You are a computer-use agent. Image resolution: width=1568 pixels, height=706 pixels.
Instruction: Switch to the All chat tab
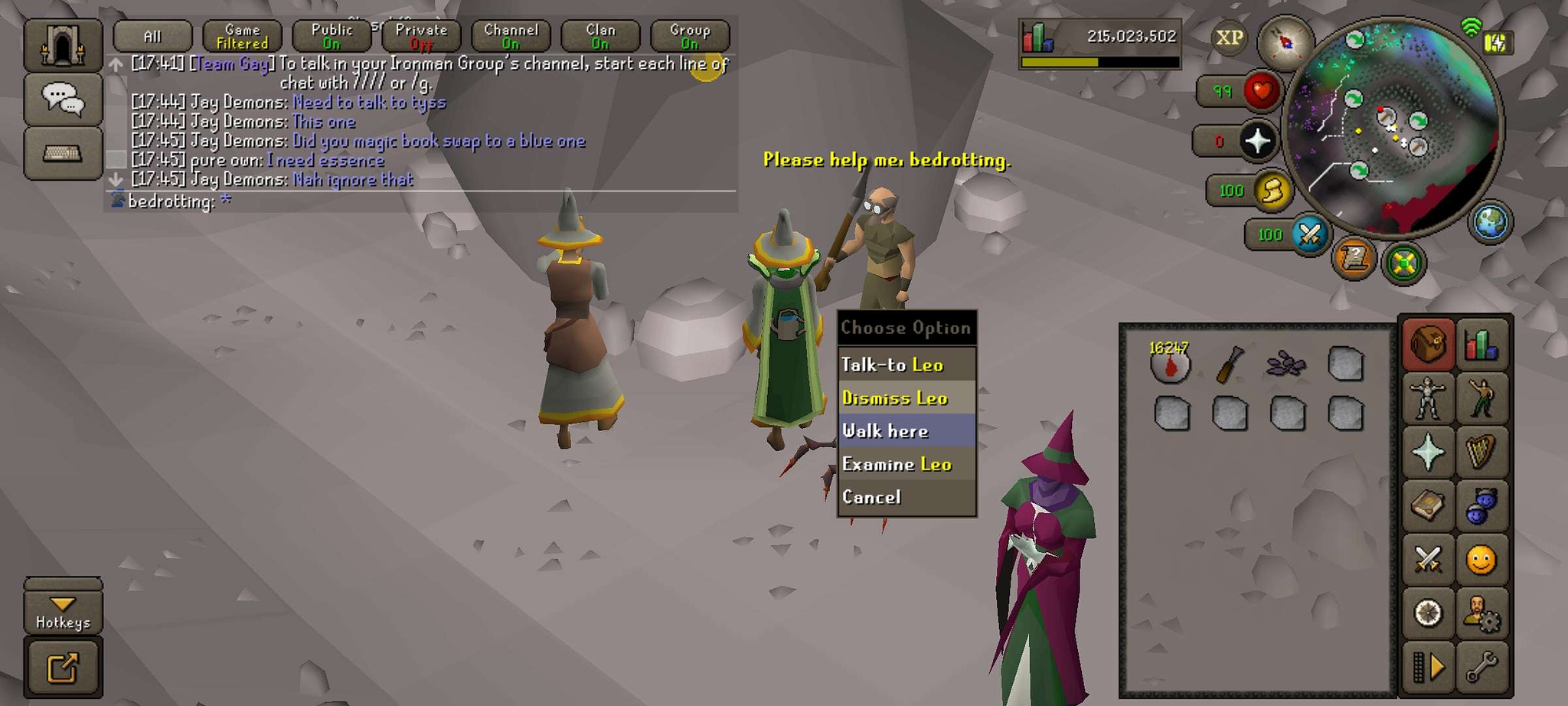152,36
